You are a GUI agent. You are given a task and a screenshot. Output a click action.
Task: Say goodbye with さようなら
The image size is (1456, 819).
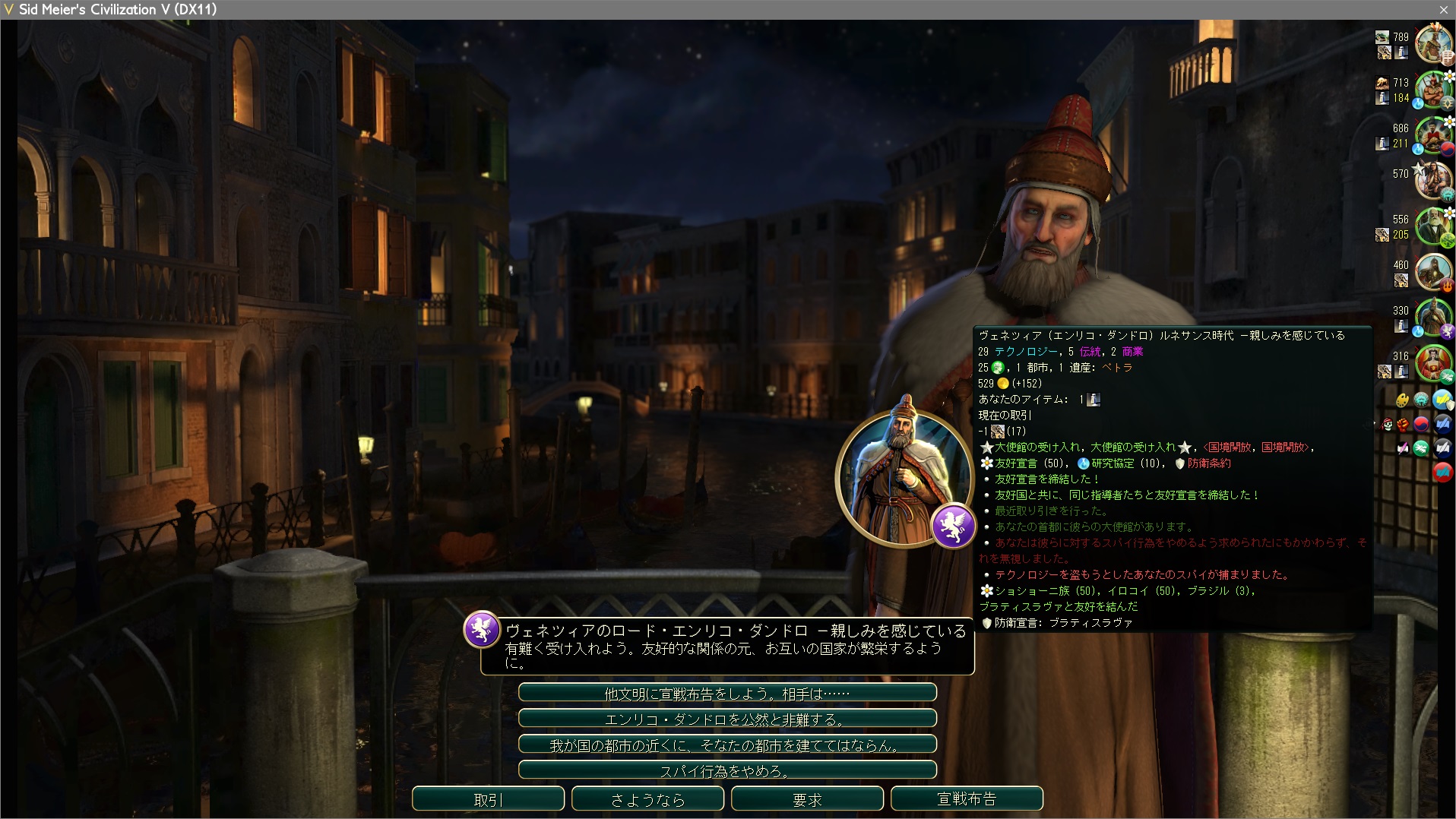pyautogui.click(x=647, y=799)
